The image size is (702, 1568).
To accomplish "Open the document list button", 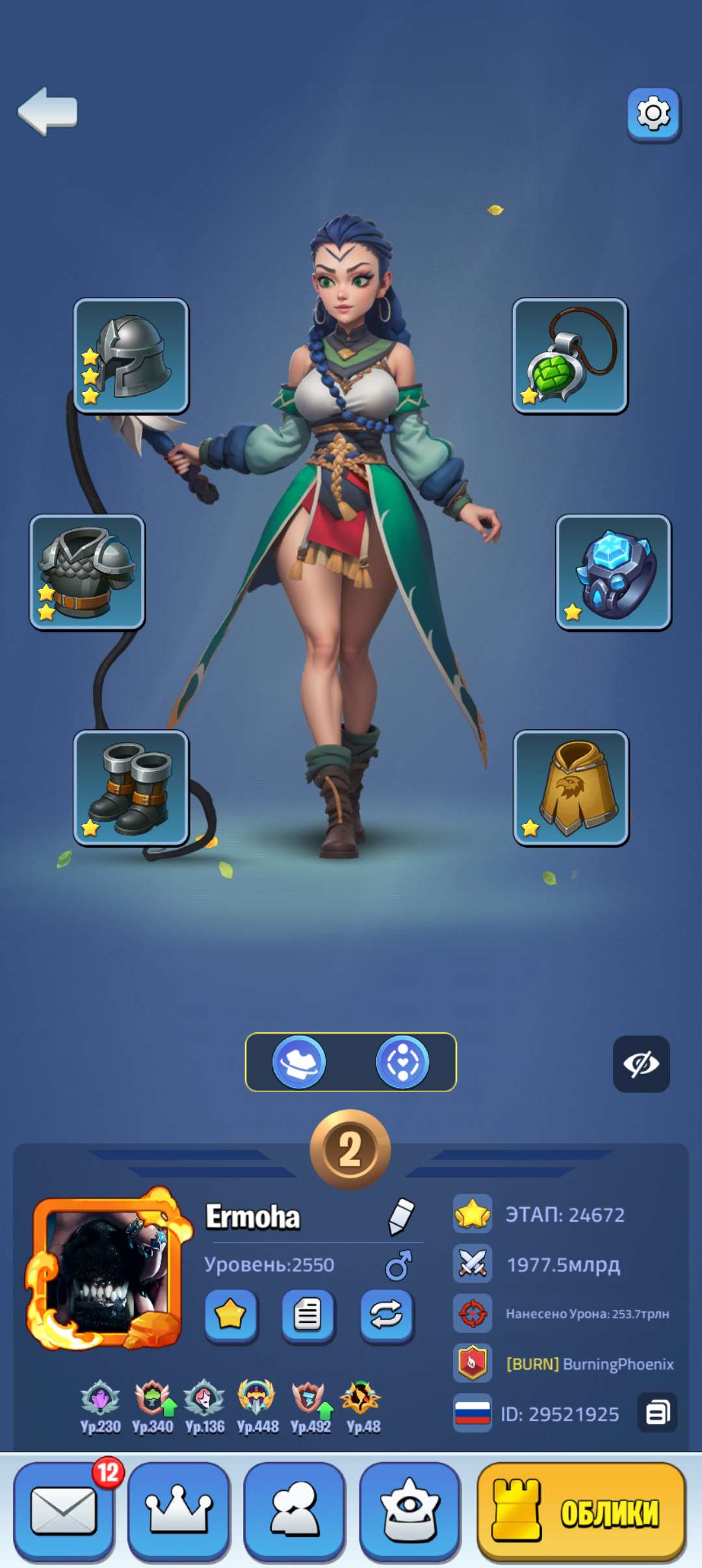I will click(x=308, y=1315).
